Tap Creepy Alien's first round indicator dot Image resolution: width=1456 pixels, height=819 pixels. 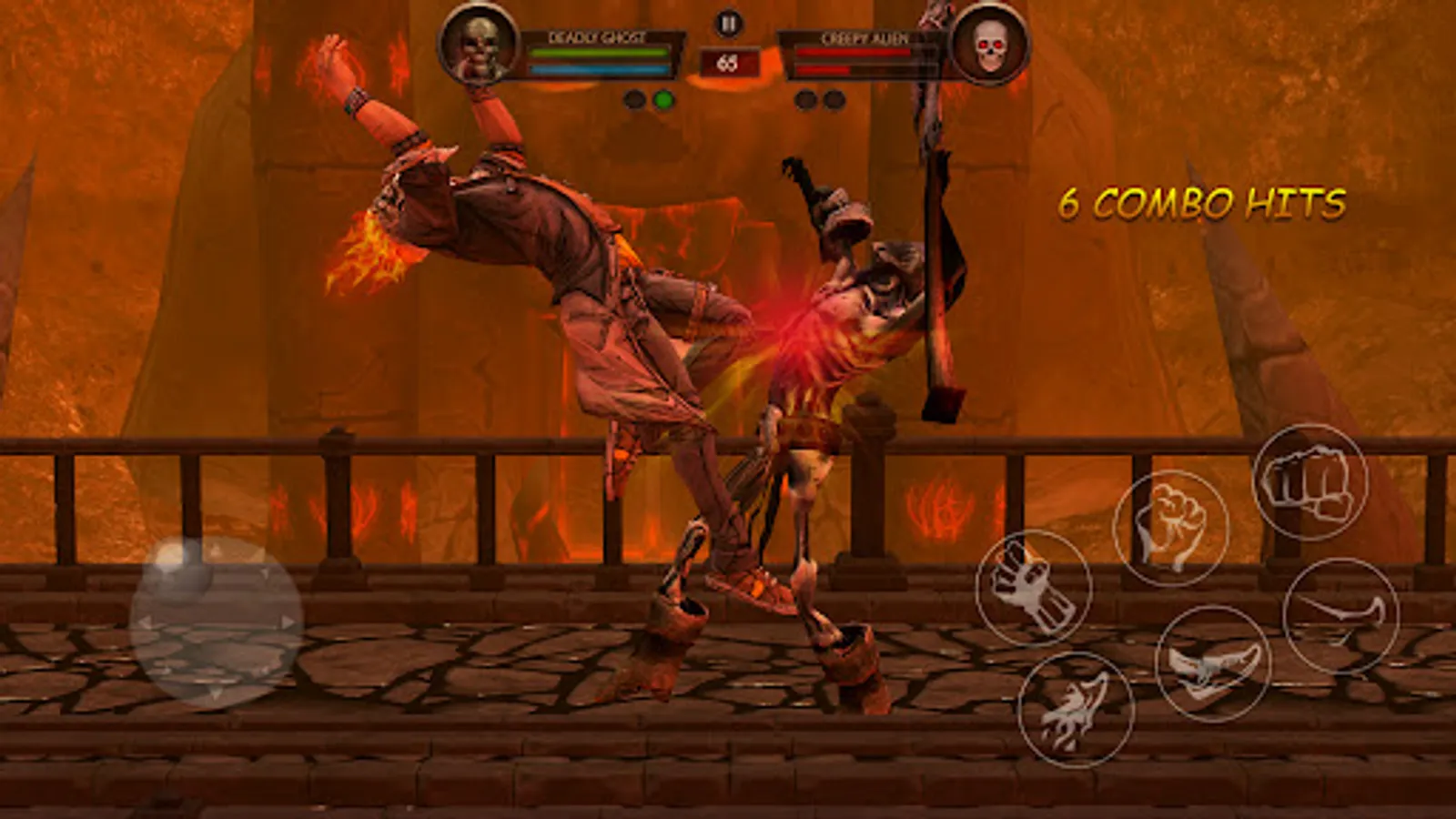coord(804,97)
